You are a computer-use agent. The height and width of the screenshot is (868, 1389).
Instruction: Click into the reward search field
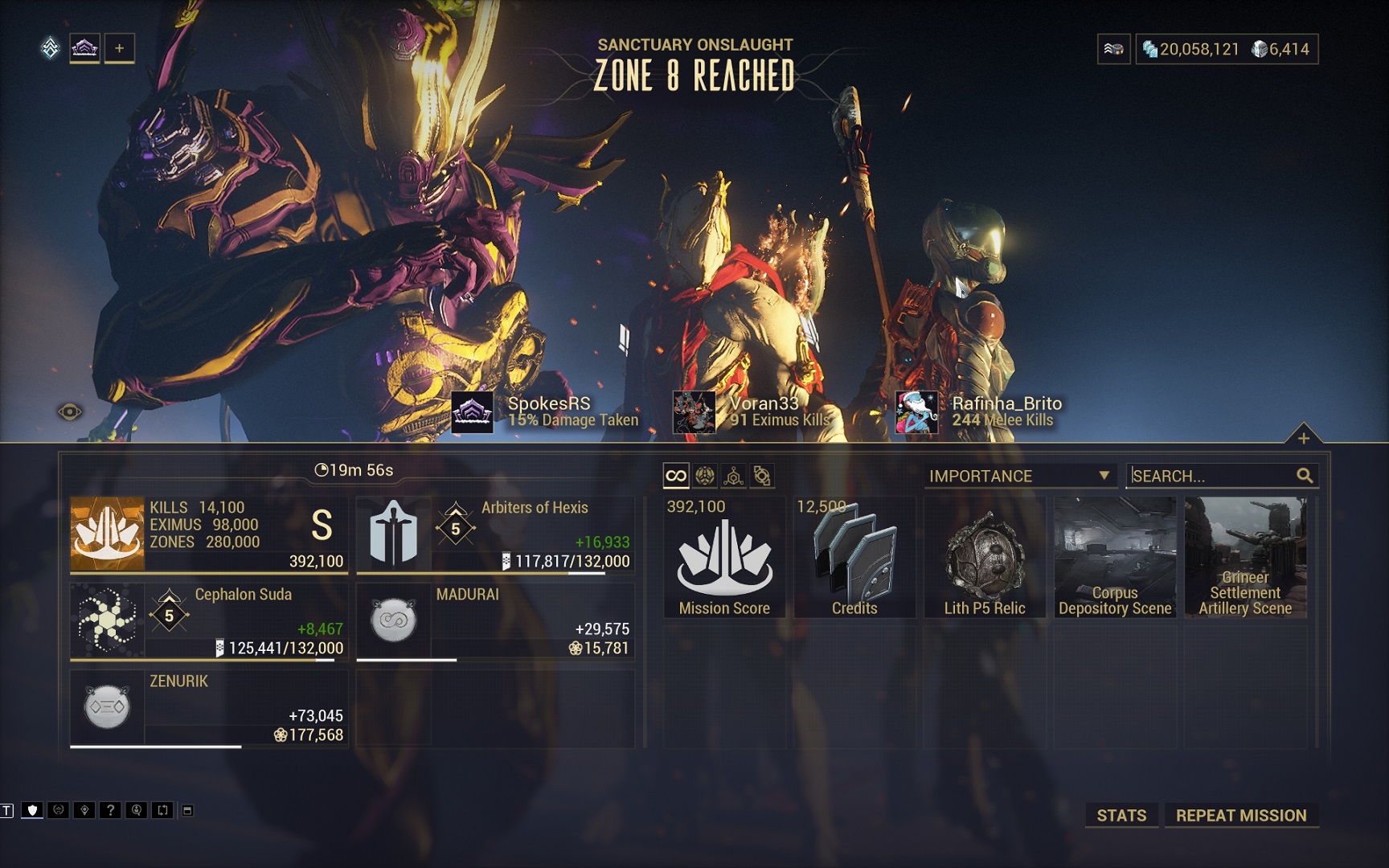(x=1212, y=476)
